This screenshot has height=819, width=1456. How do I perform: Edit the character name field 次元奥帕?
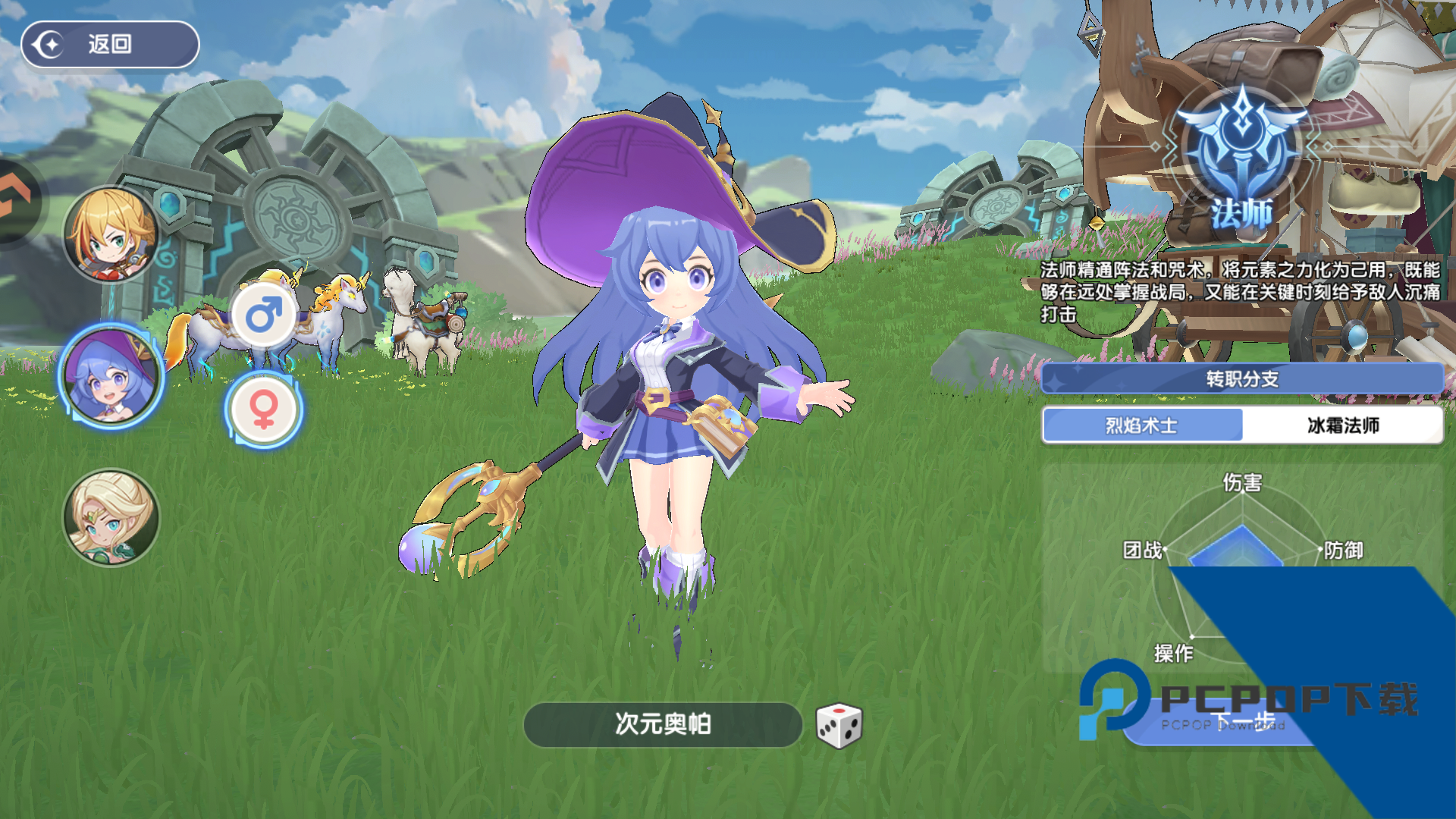point(663,724)
